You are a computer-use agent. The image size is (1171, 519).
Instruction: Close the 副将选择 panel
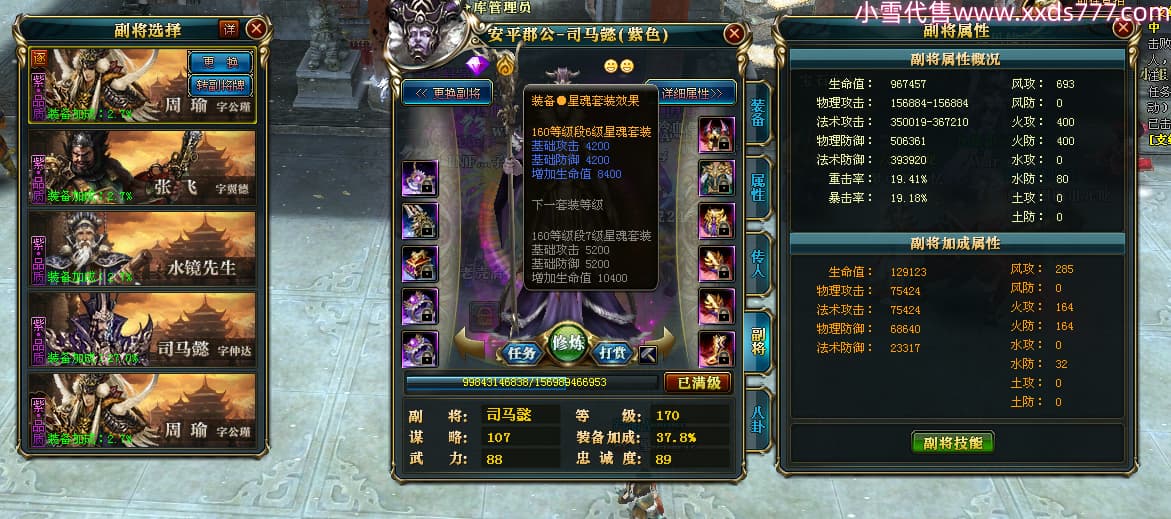pos(257,29)
